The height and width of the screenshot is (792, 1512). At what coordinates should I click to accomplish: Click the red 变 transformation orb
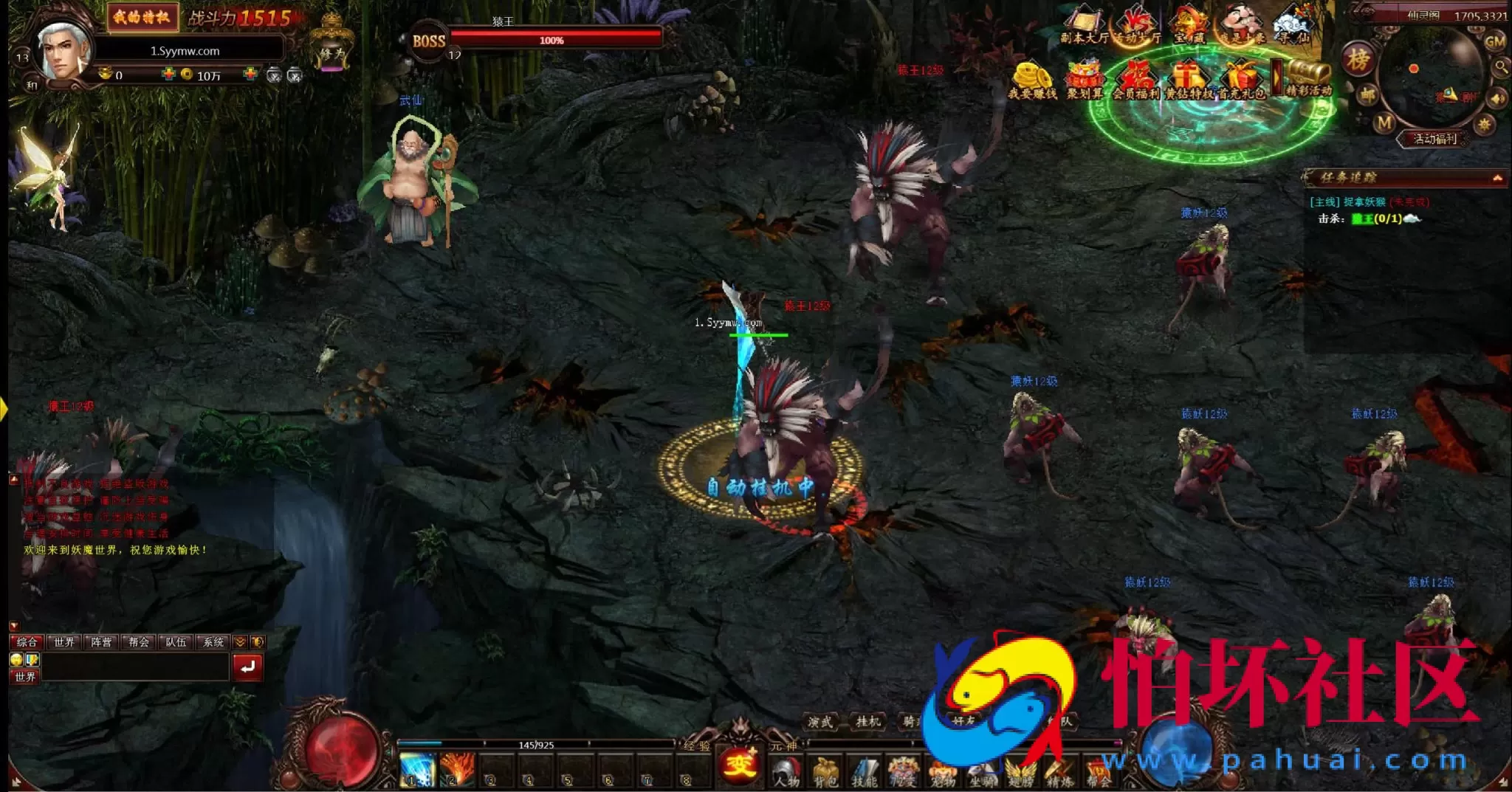(739, 763)
